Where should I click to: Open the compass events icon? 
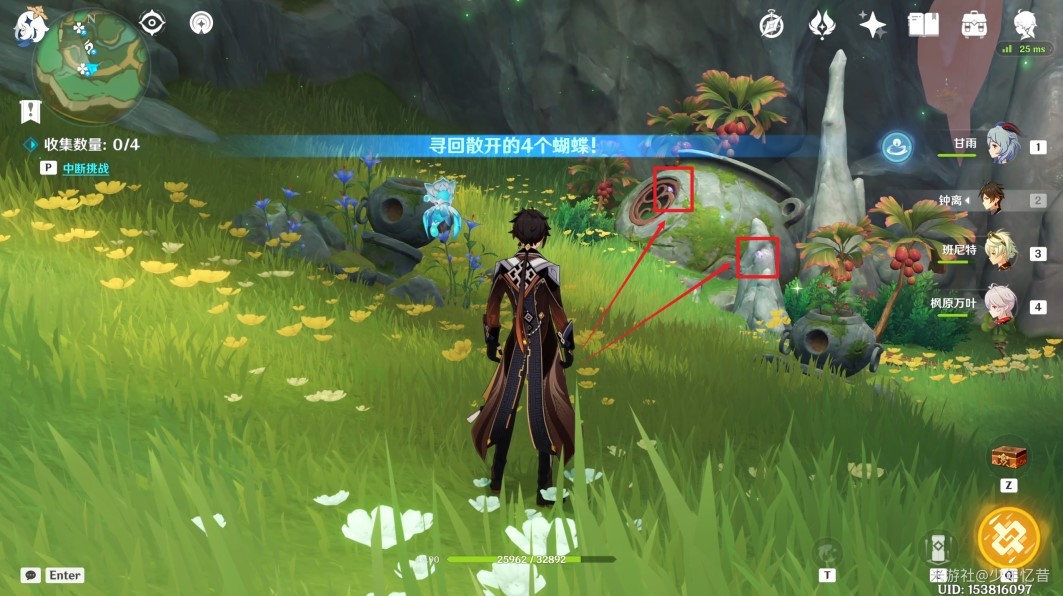(771, 25)
